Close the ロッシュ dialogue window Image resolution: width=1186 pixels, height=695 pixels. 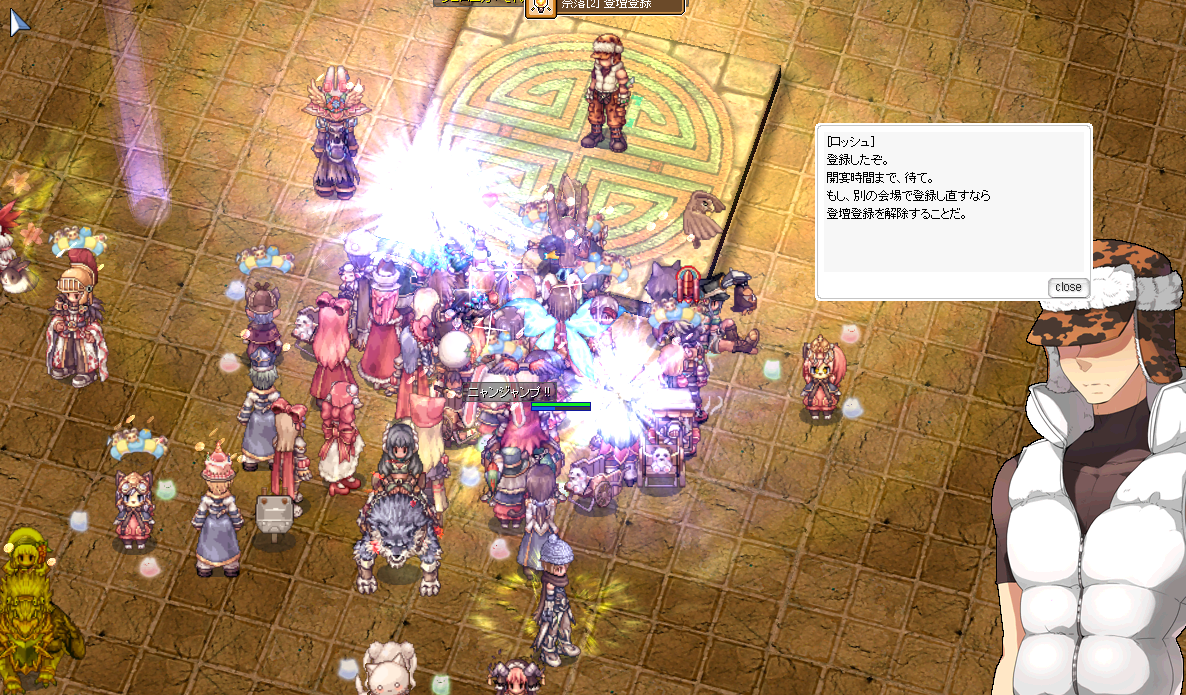[x=1067, y=287]
